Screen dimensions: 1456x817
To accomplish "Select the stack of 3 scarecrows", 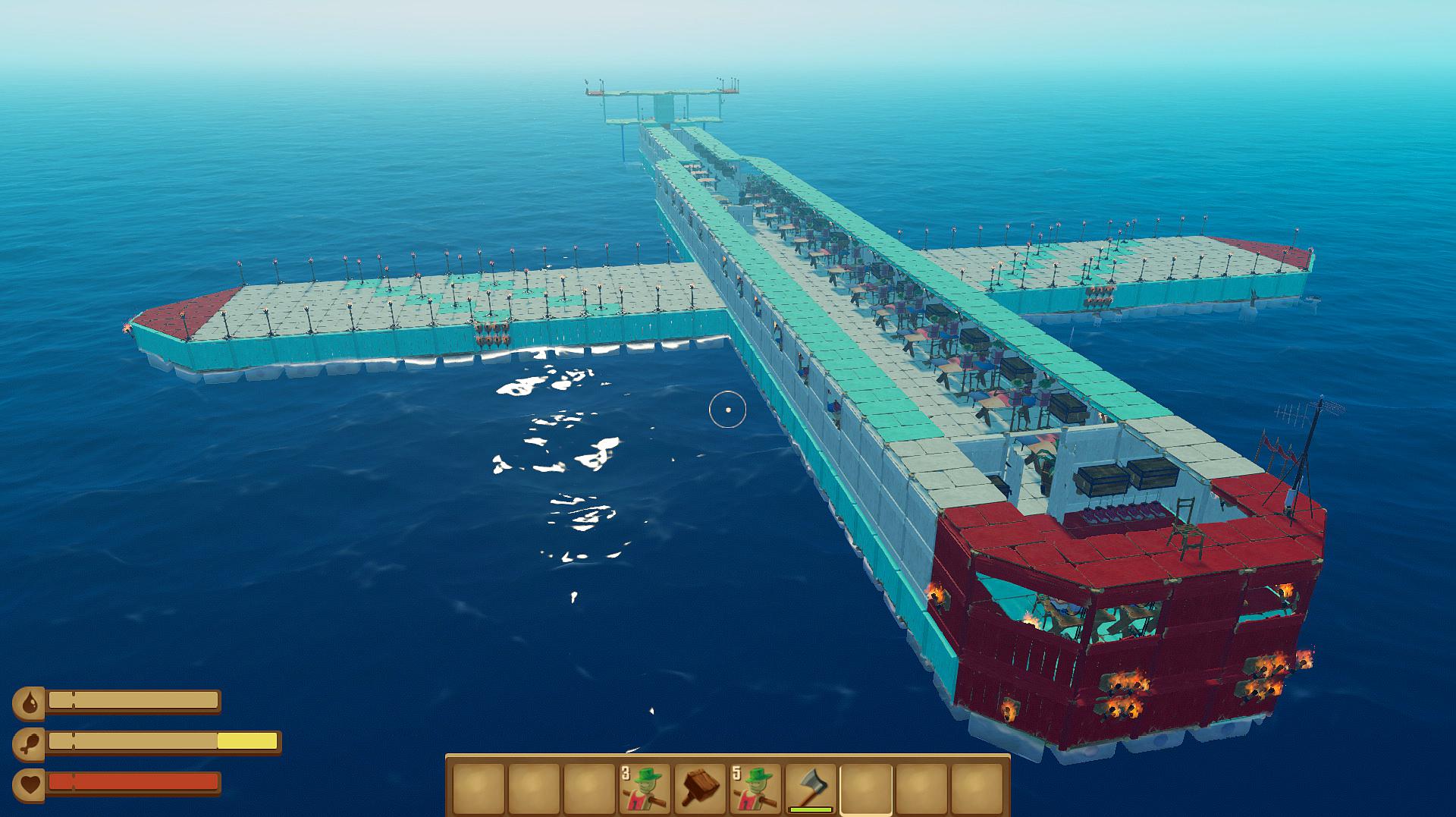I will 645,788.
